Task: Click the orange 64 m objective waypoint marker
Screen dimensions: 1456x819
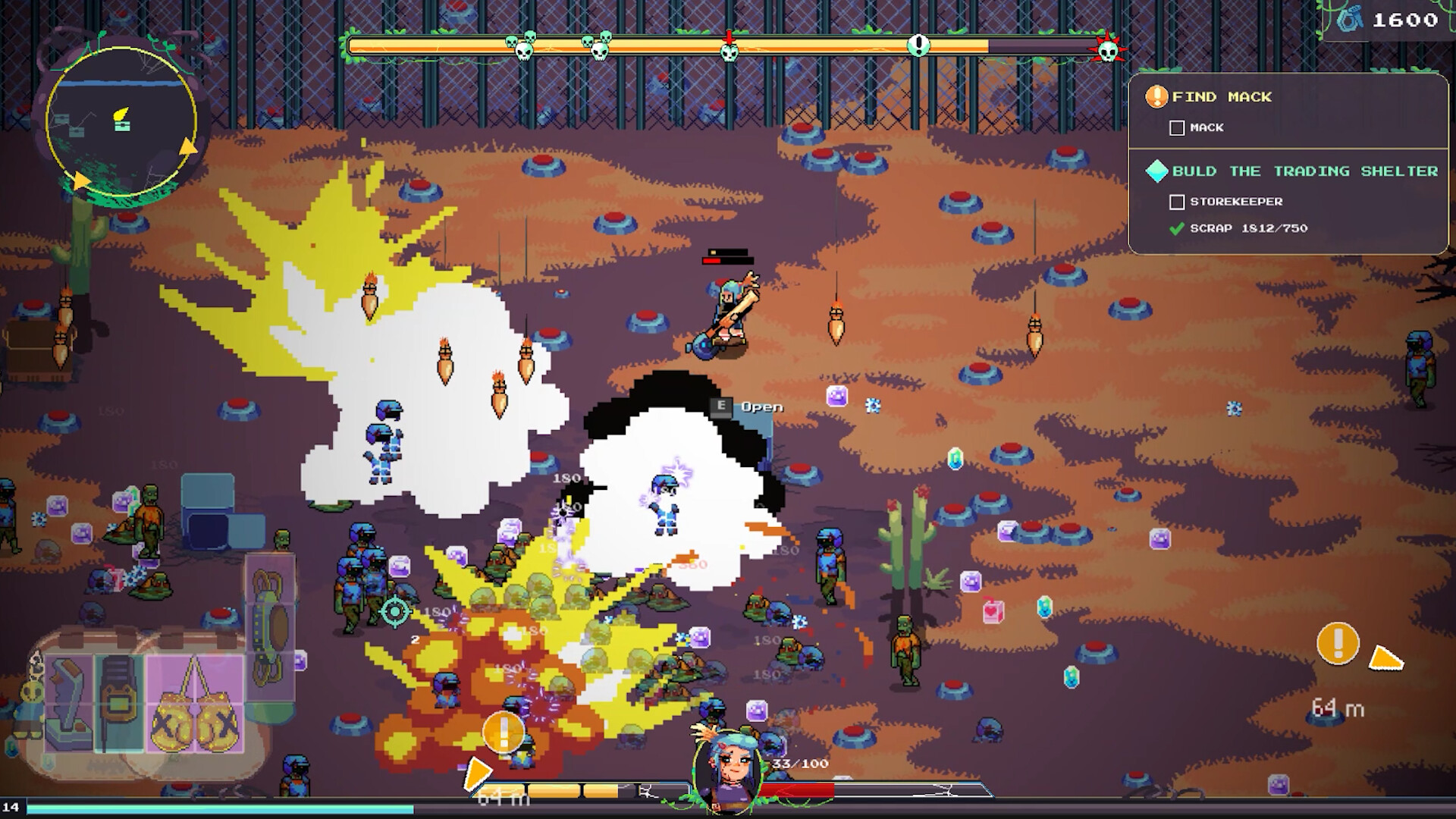Action: coord(1338,644)
